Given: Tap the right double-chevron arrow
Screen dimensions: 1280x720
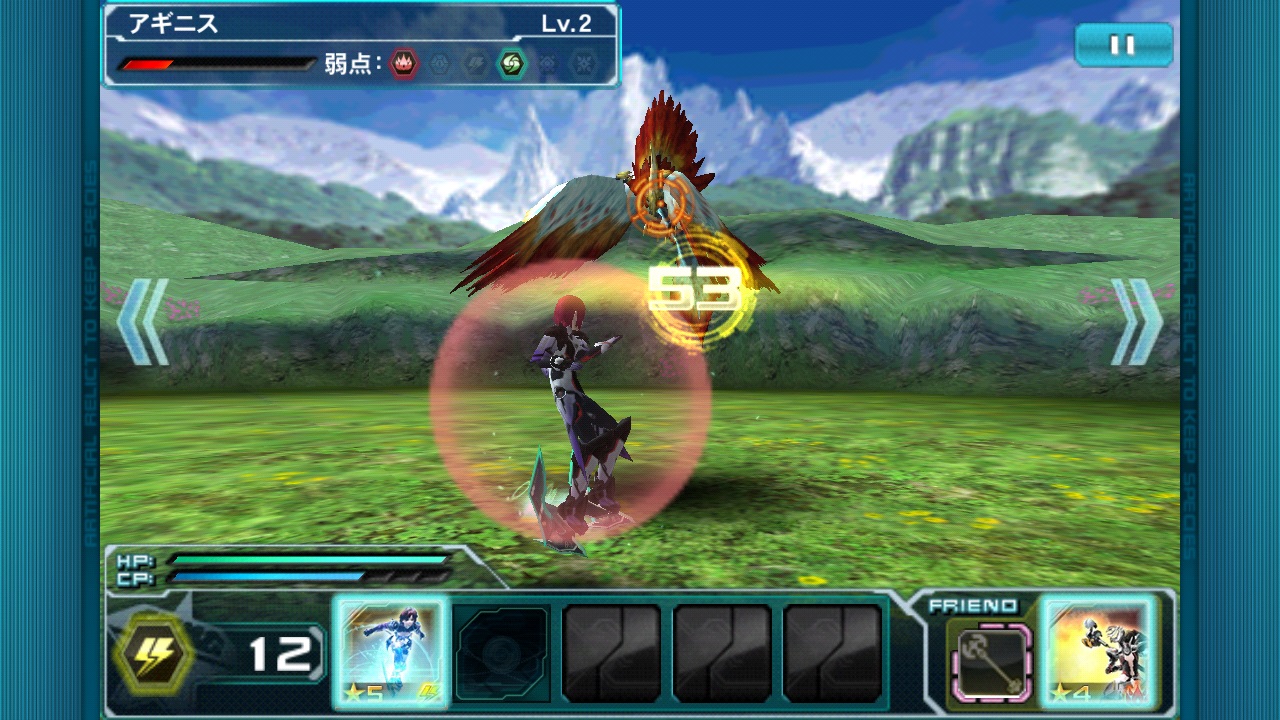Looking at the screenshot, I should tap(1137, 321).
